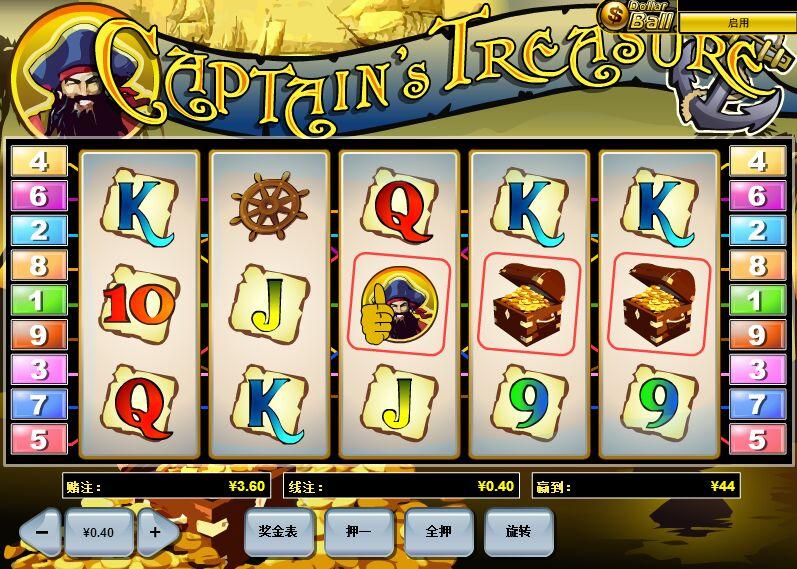Screen dimensions: 797x569
Task: Enable Dollar Ball with the 启用 button
Action: click(737, 22)
